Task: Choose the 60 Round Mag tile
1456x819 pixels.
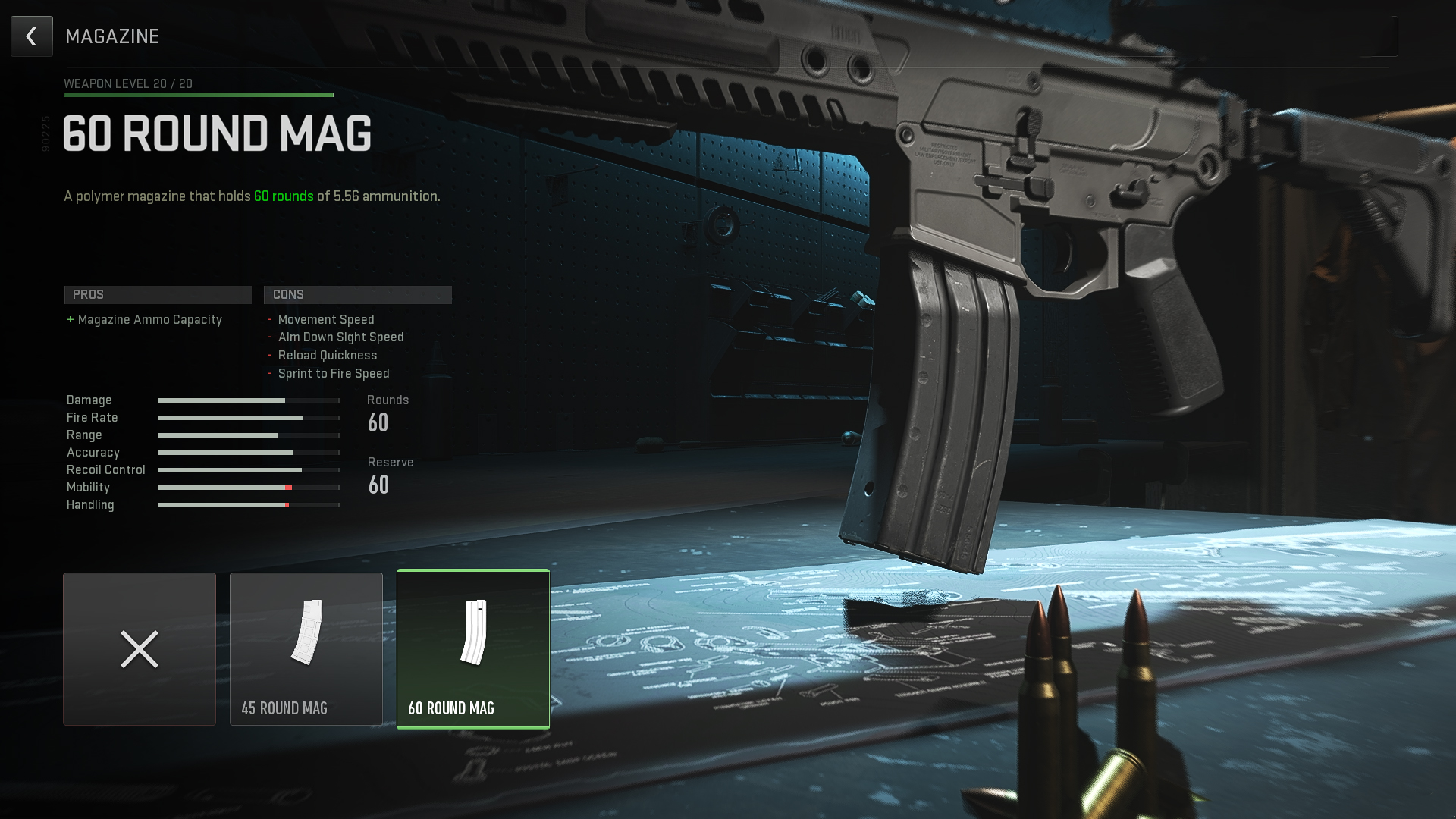Action: pyautogui.click(x=473, y=649)
